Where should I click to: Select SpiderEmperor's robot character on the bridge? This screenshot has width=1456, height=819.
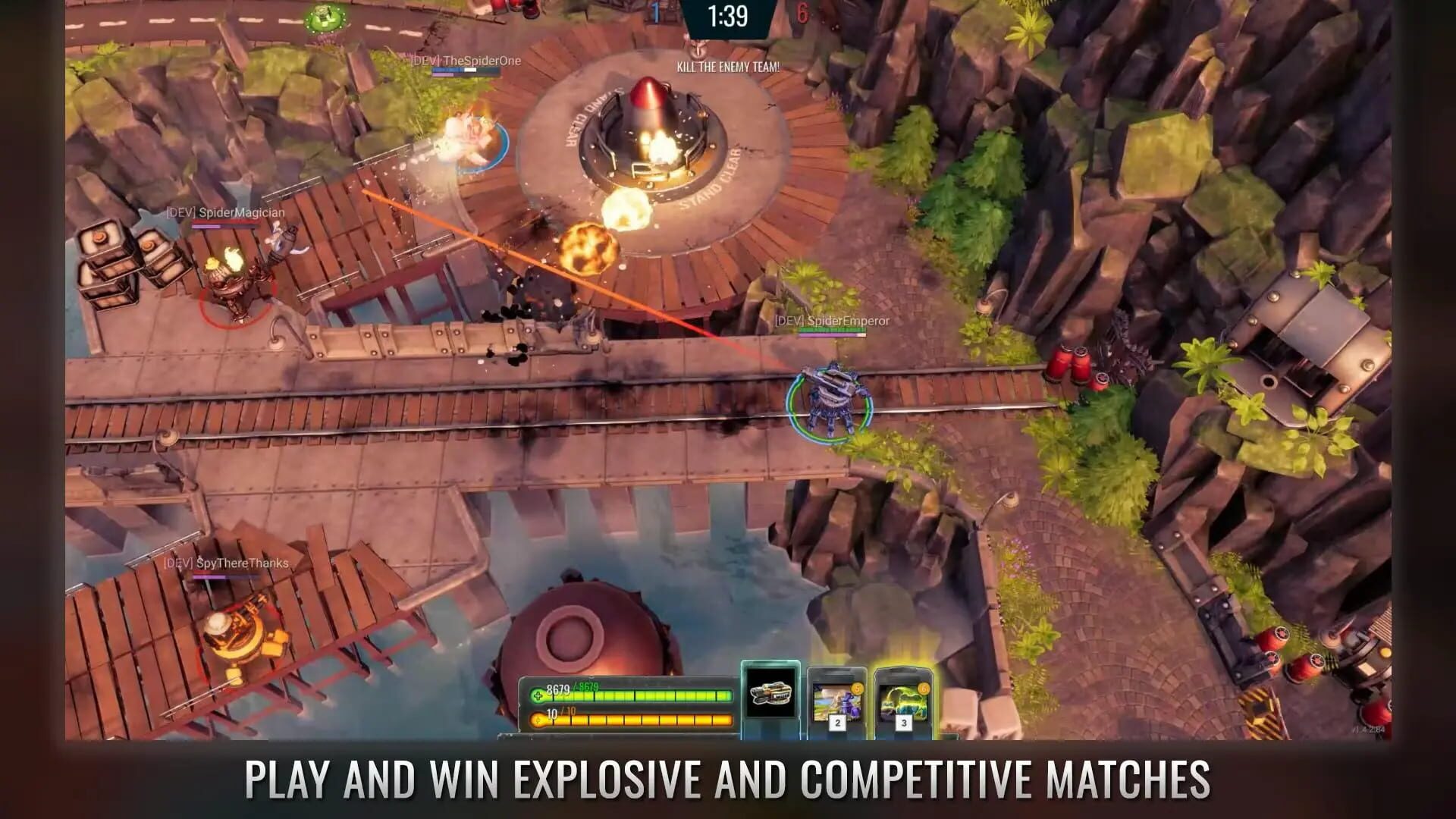(830, 394)
